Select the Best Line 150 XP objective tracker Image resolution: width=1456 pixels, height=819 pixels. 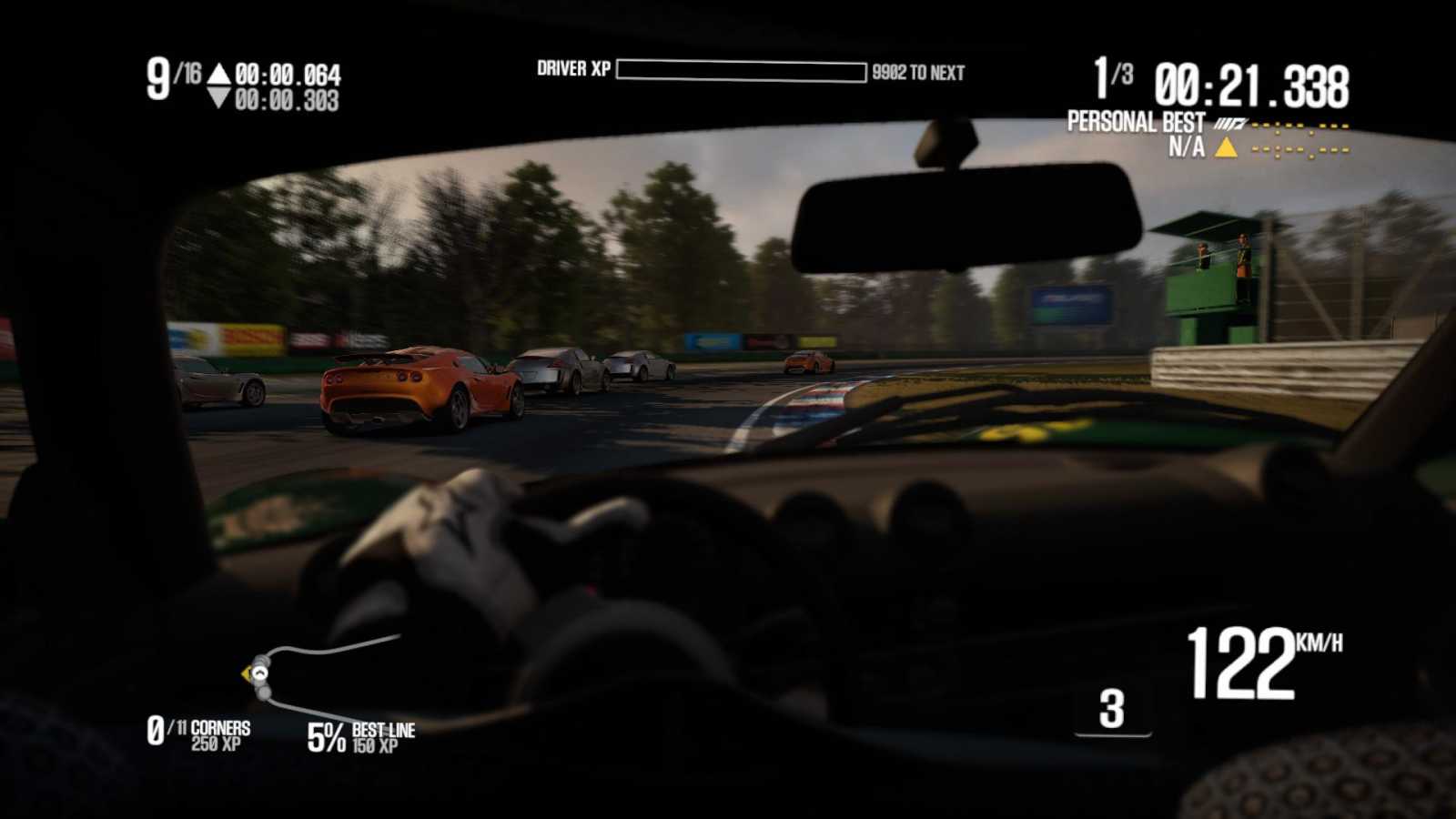tap(360, 736)
